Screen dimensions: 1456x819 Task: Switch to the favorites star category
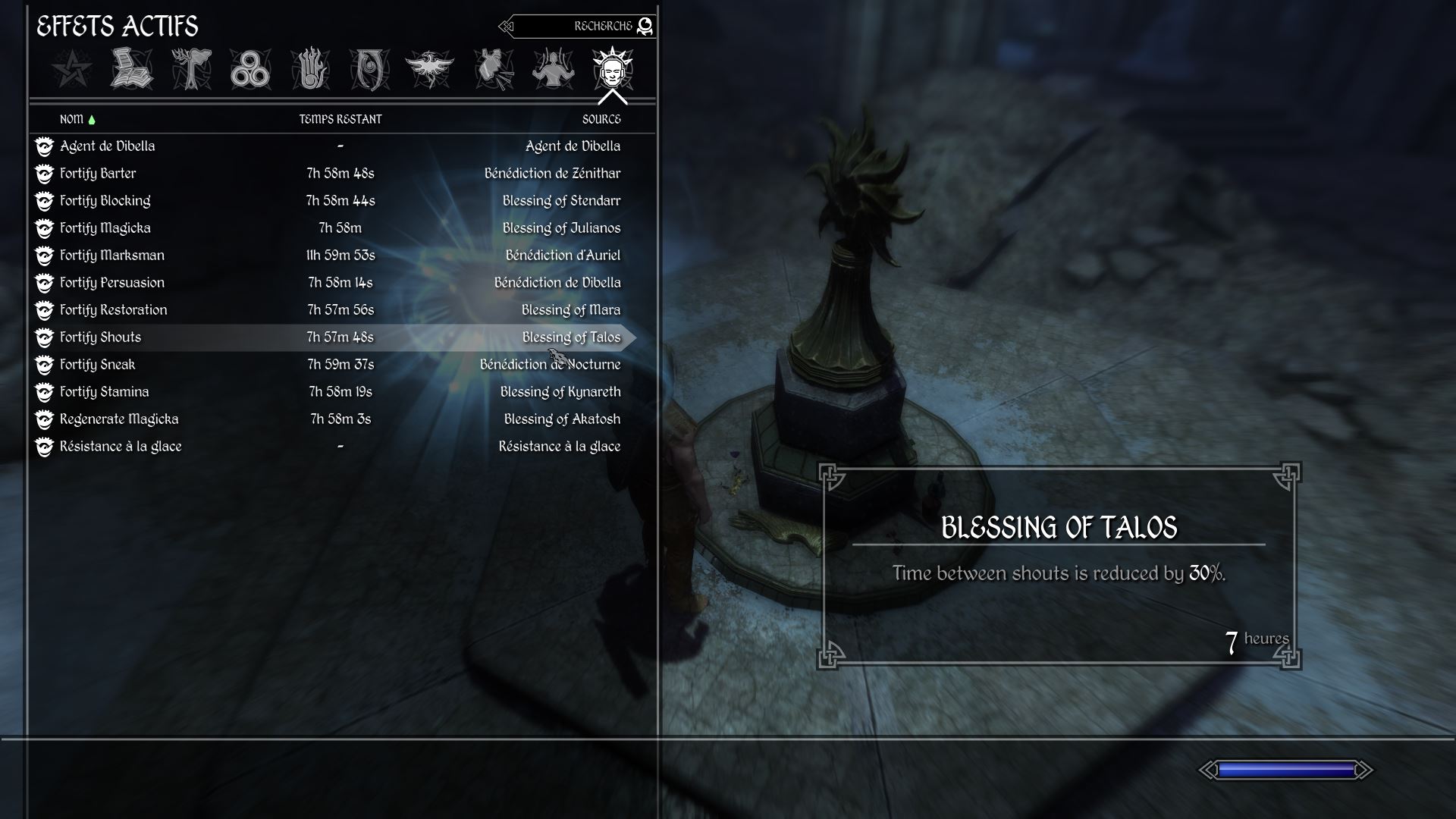click(x=73, y=70)
